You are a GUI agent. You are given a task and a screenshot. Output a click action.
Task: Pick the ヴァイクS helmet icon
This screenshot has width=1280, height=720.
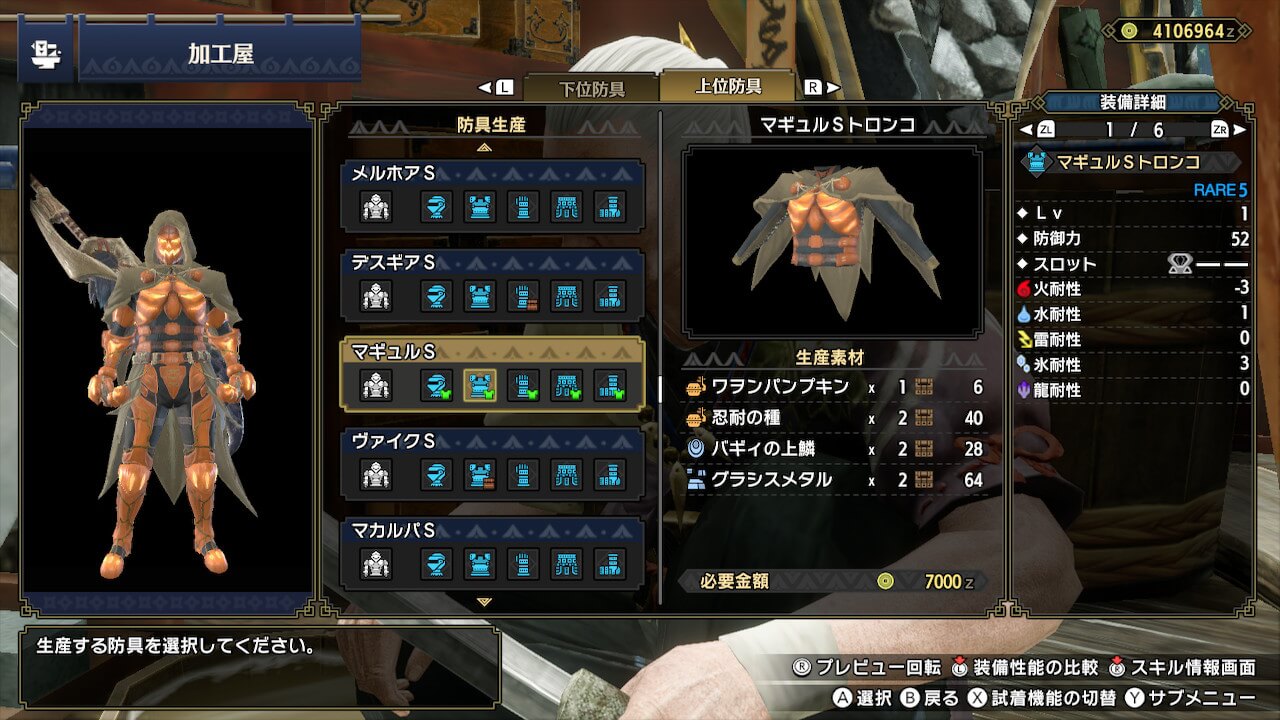(436, 474)
